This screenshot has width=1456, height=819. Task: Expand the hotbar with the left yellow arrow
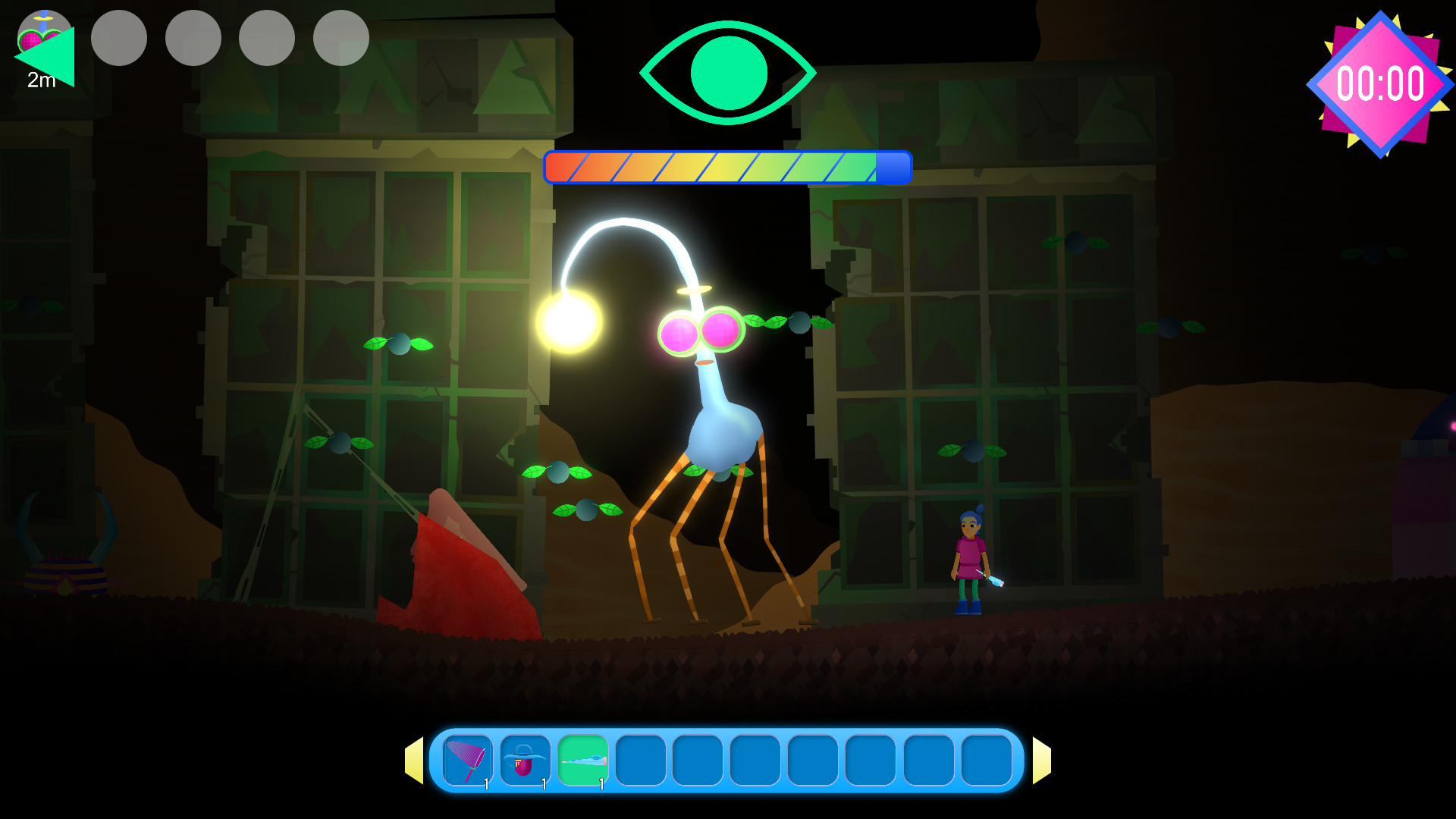click(416, 758)
